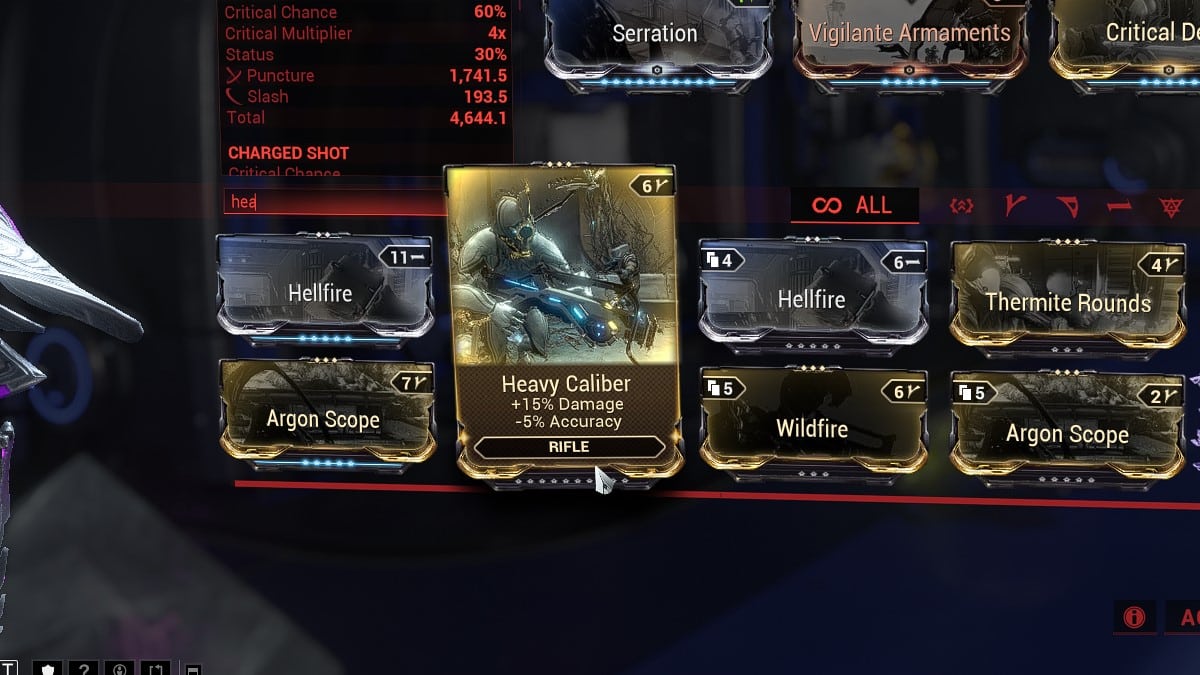The height and width of the screenshot is (675, 1200).
Task: Pick the stacked Hellfire mod with drain 6
Action: [x=812, y=299]
